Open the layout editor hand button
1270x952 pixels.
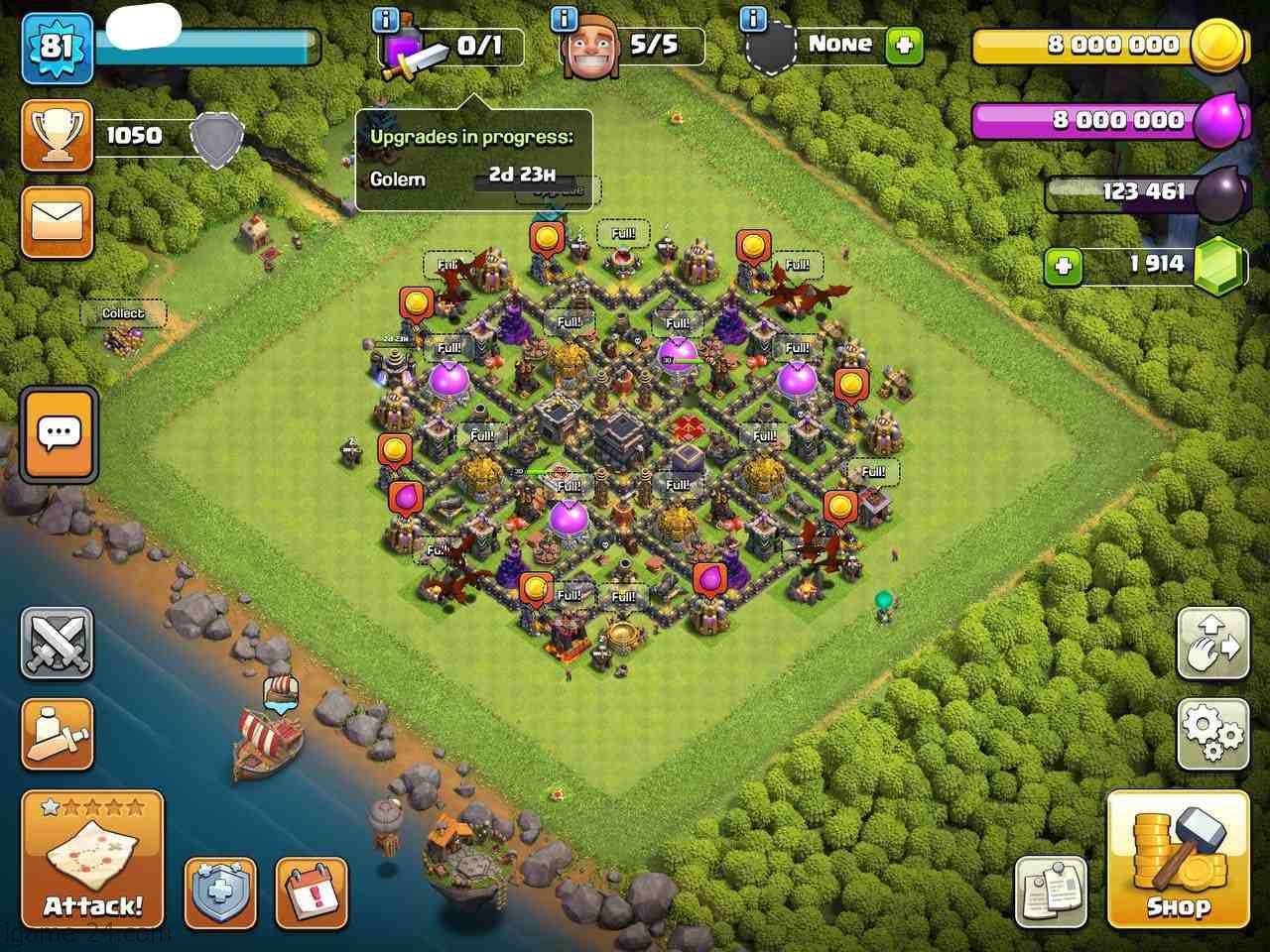pos(1212,644)
